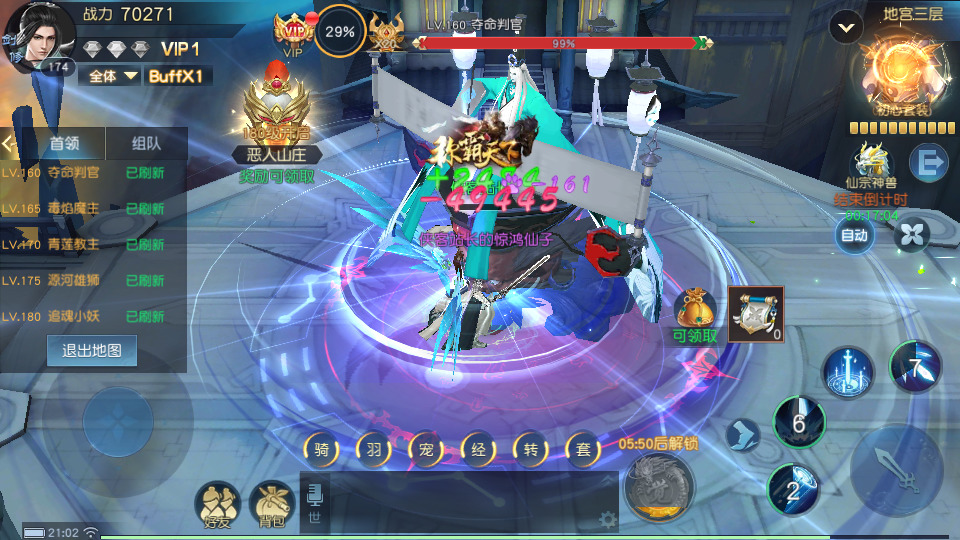Open the VIP badge menu
960x540 pixels.
[x=293, y=34]
